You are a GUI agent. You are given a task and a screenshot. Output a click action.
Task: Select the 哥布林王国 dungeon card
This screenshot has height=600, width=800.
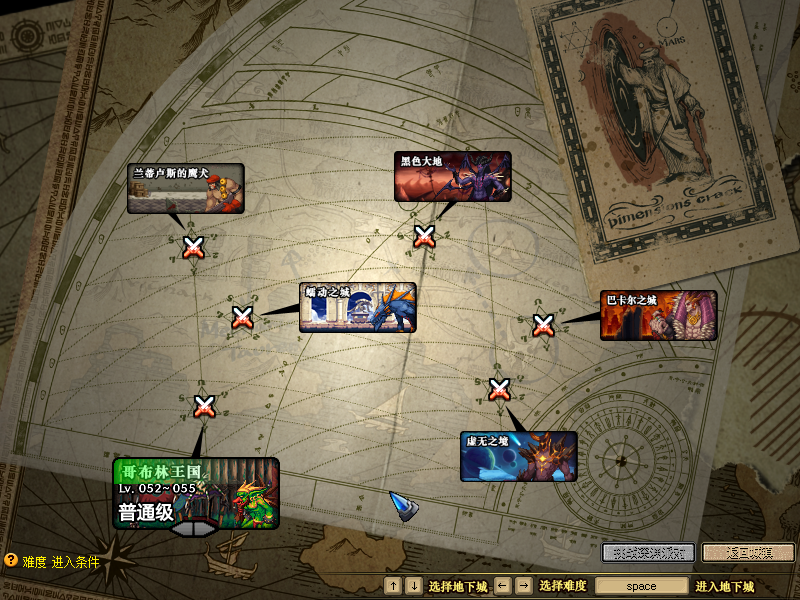coord(196,493)
